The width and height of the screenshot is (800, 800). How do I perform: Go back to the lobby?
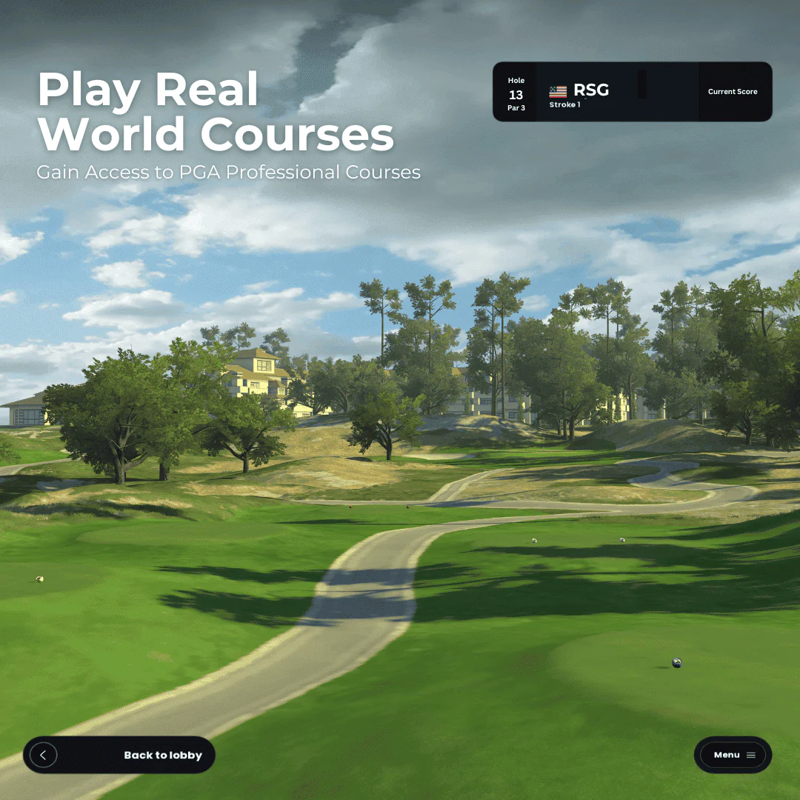(119, 755)
